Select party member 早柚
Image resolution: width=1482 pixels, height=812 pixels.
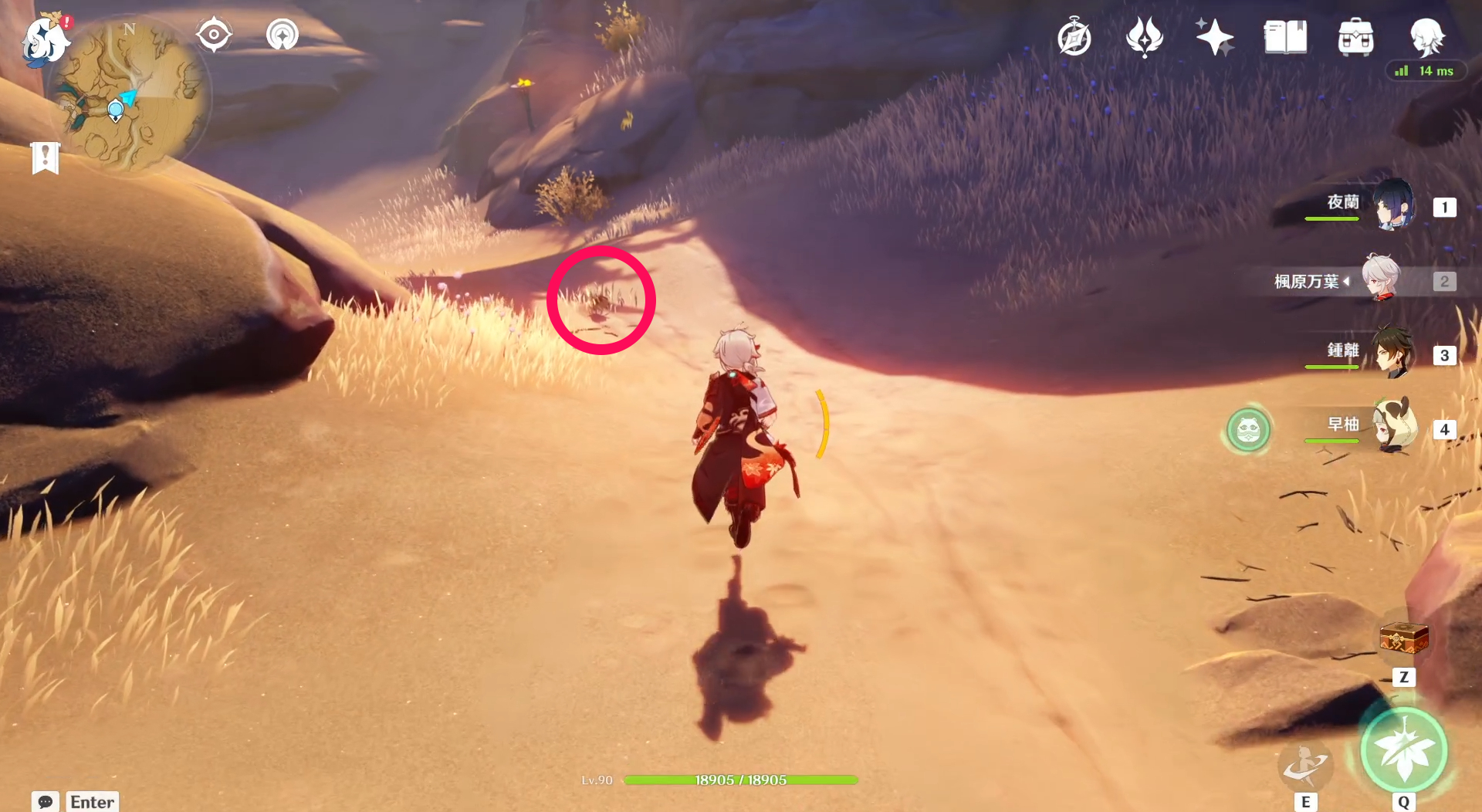tap(1394, 431)
